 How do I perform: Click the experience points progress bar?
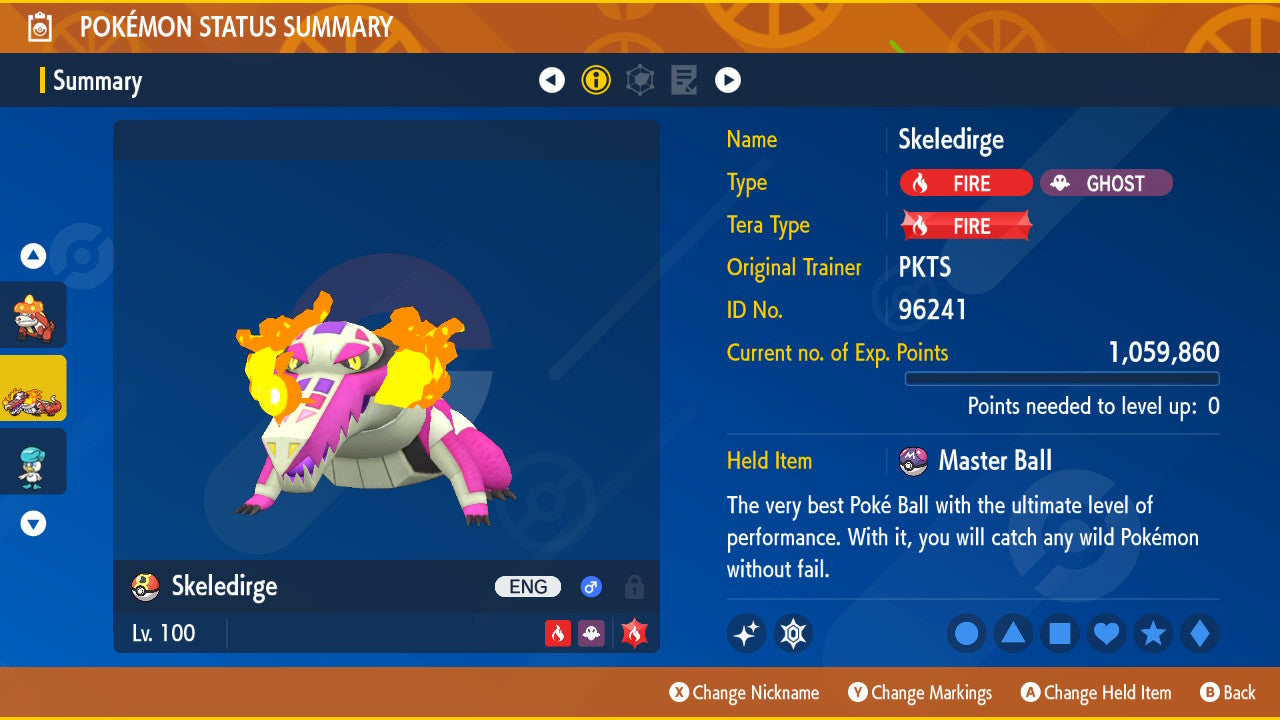click(x=1062, y=379)
